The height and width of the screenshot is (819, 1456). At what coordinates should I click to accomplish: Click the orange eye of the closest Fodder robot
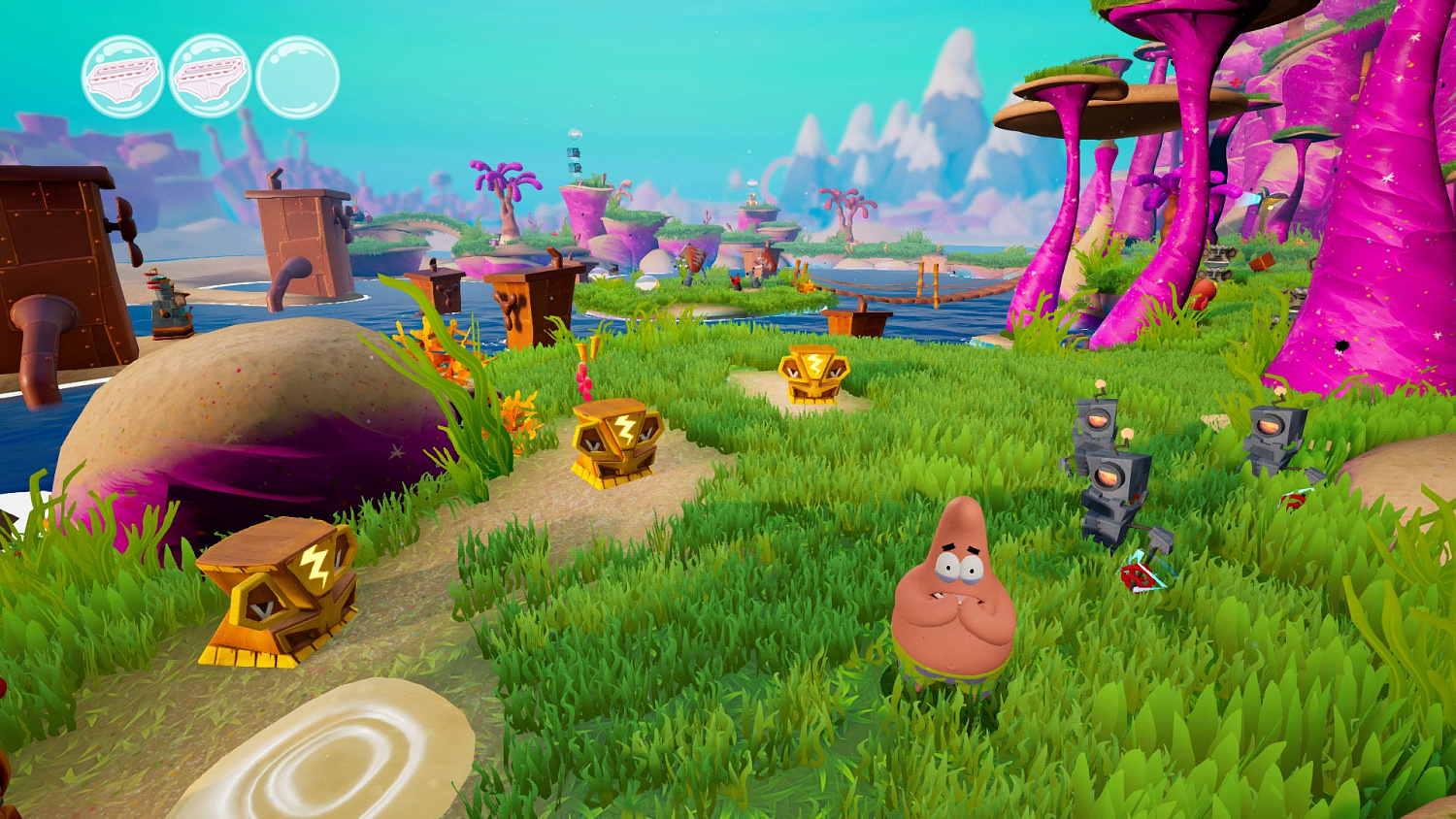point(1109,477)
